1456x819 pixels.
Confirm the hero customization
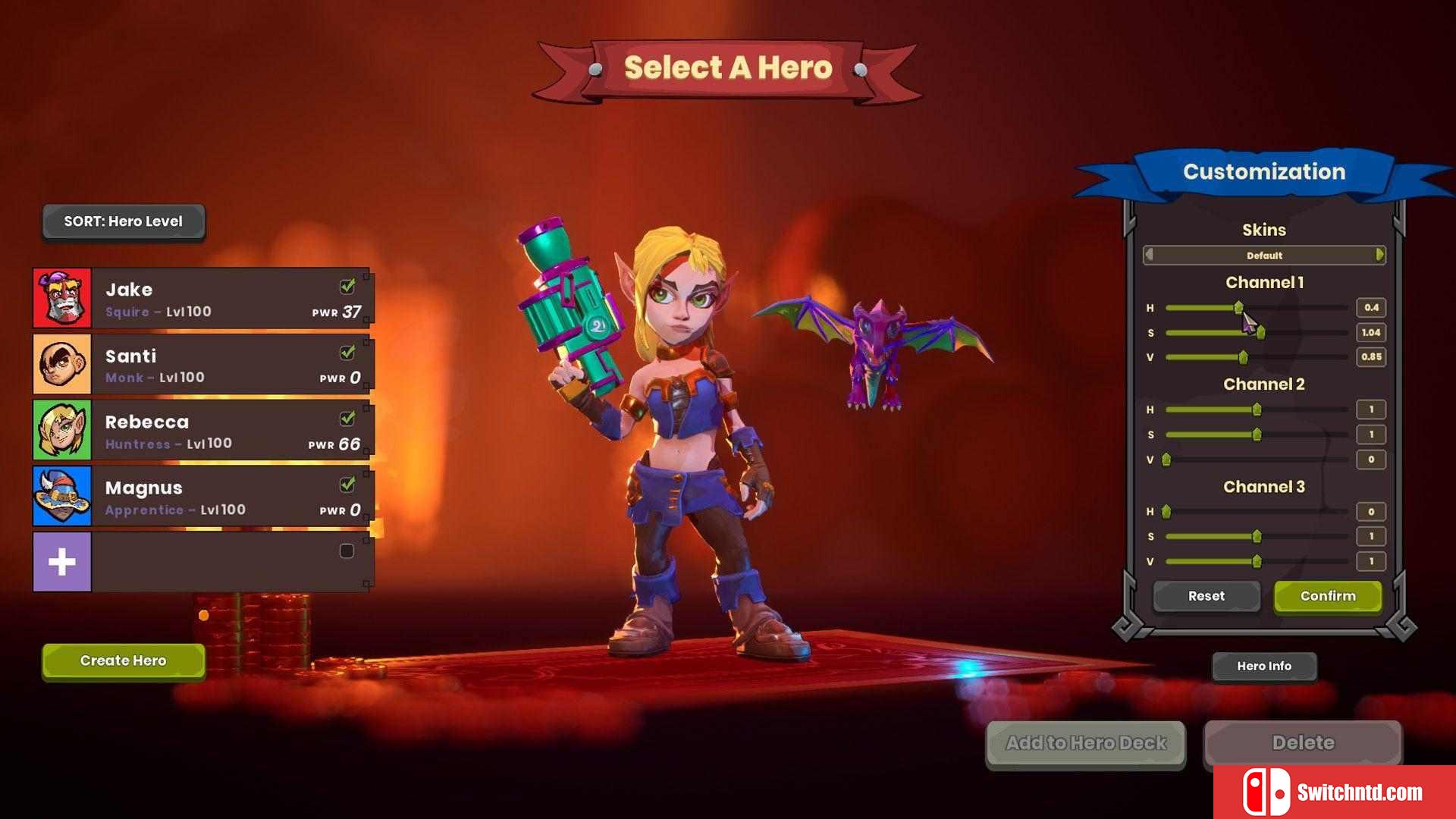[1328, 596]
